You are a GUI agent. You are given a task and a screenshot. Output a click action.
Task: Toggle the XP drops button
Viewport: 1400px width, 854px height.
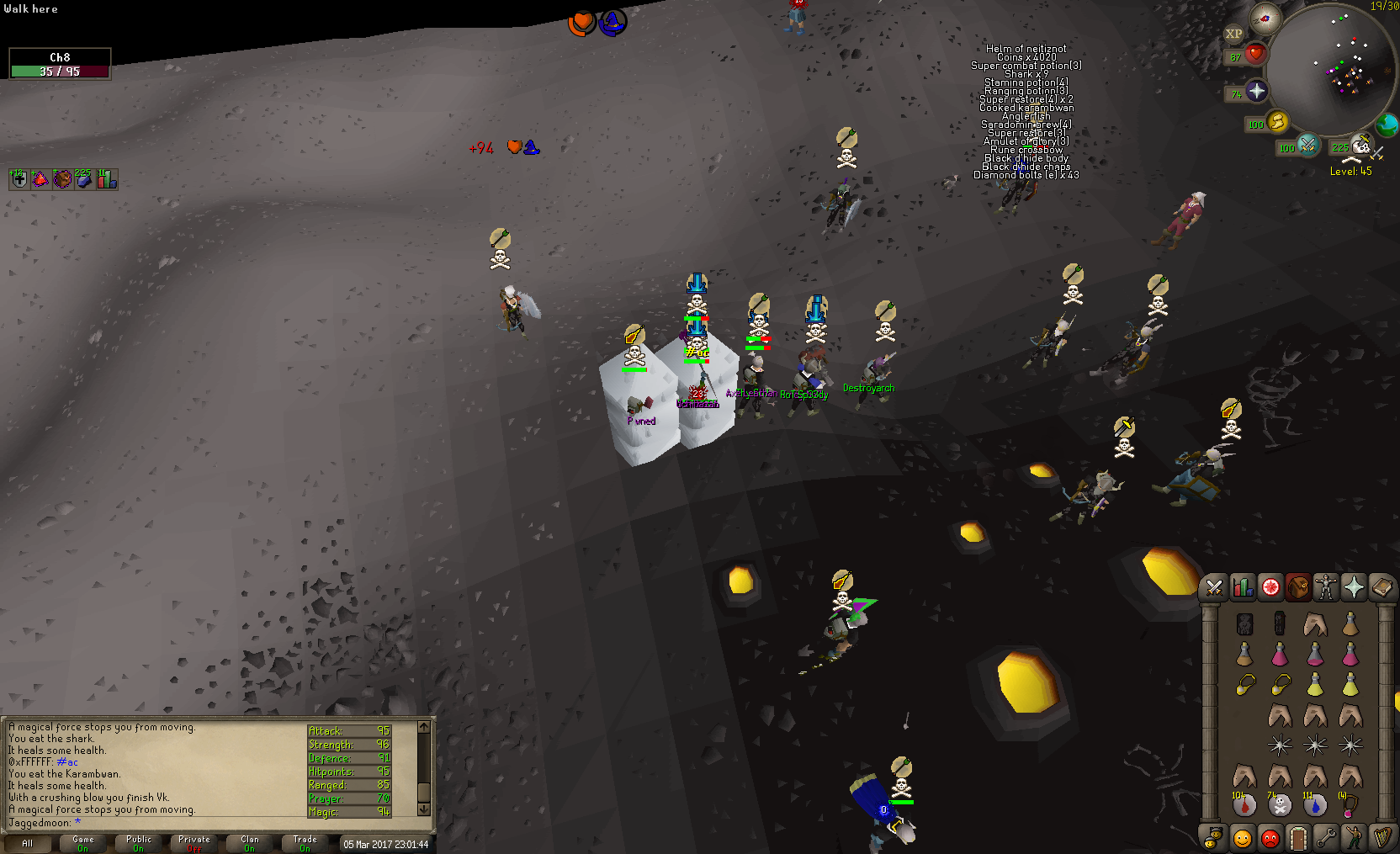point(1233,34)
